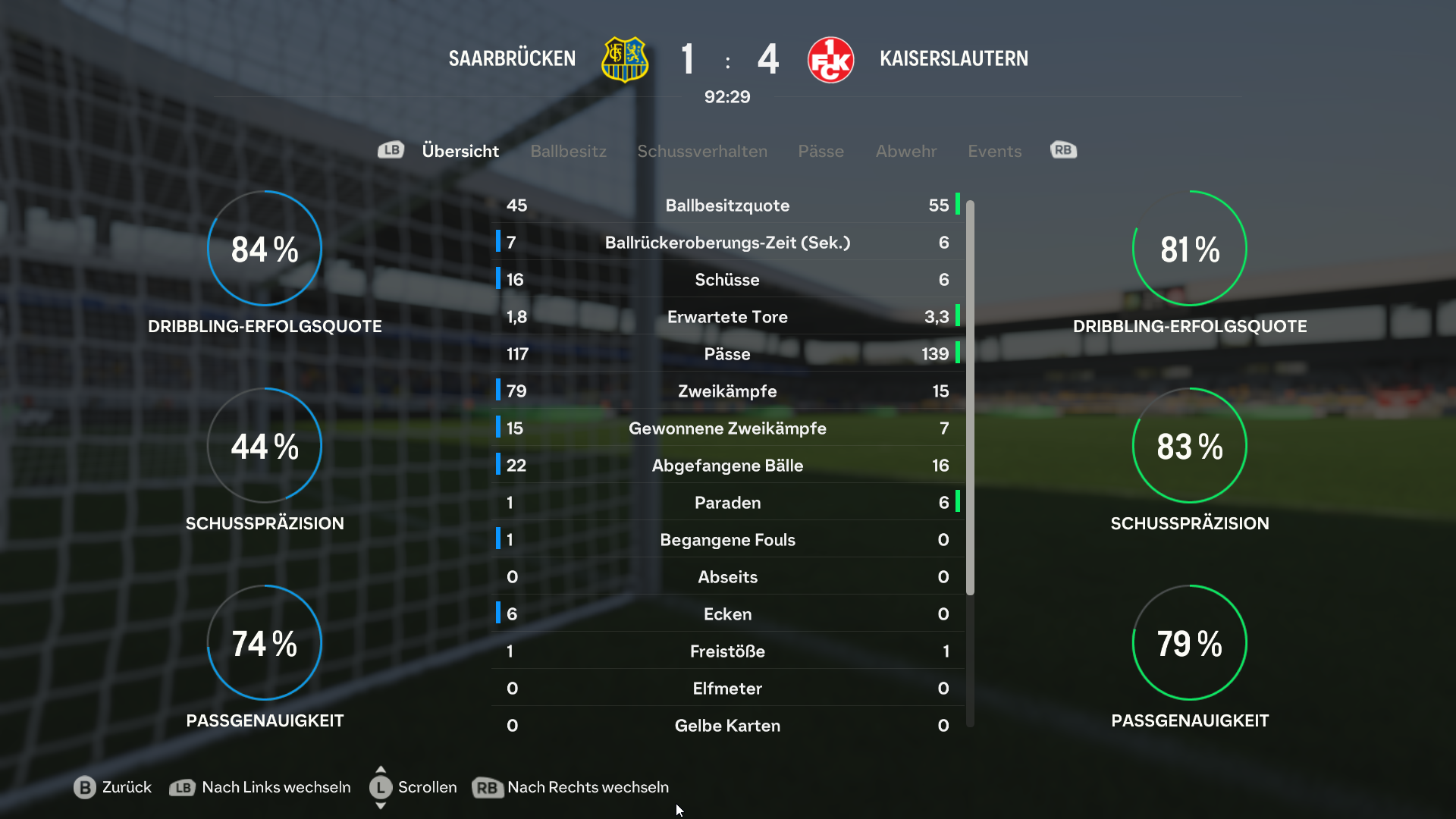Screen dimensions: 1456x819
Task: Choose the Erwartete Tore stat row
Action: pos(727,317)
